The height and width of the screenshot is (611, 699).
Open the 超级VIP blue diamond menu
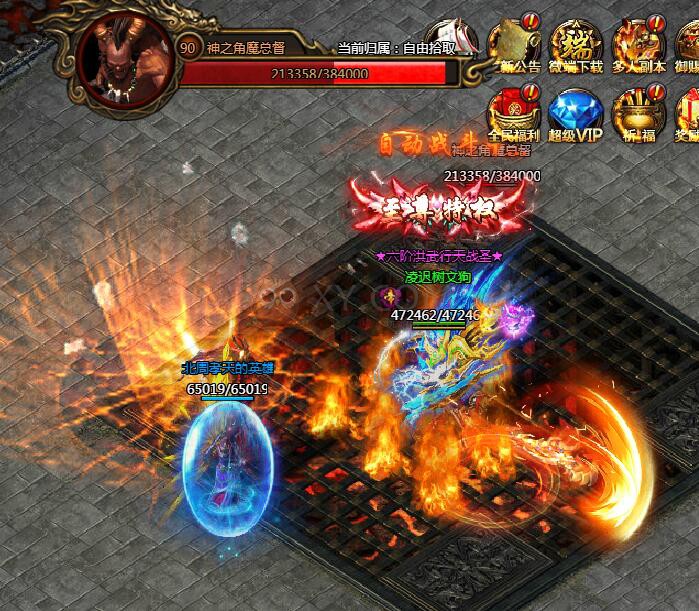(x=574, y=112)
